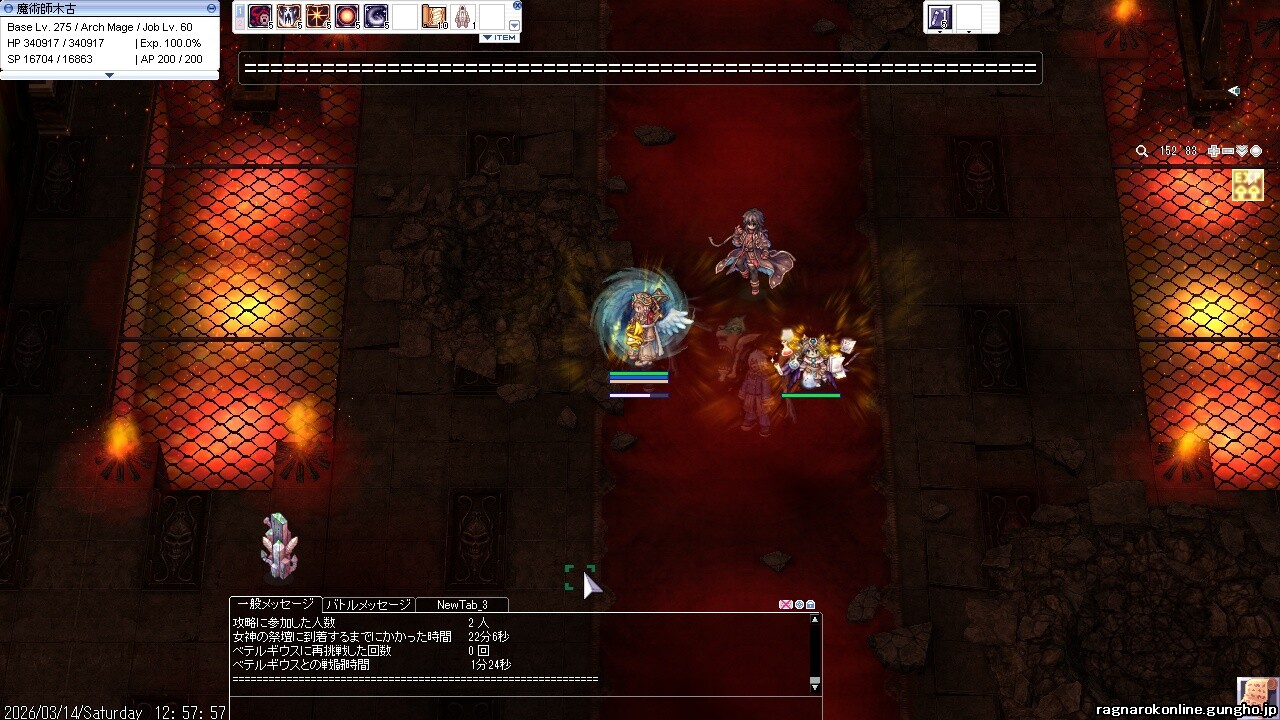Image resolution: width=1280 pixels, height=720 pixels.
Task: Expand the hotbar with the down arrow
Action: pyautogui.click(x=515, y=25)
